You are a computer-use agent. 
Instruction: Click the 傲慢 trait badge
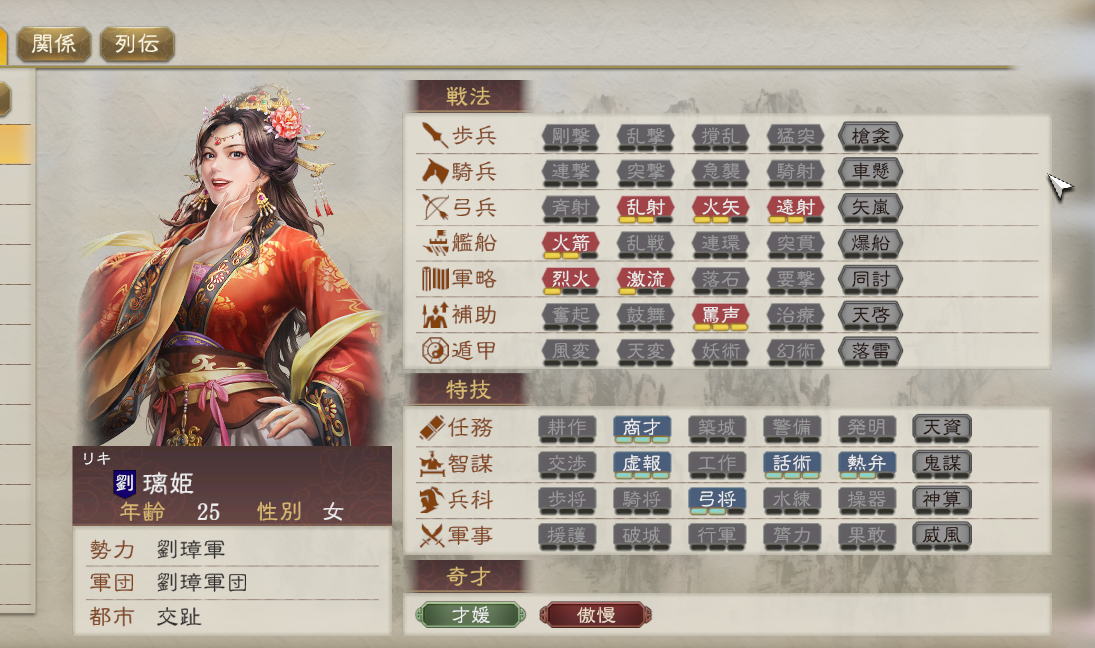point(595,615)
